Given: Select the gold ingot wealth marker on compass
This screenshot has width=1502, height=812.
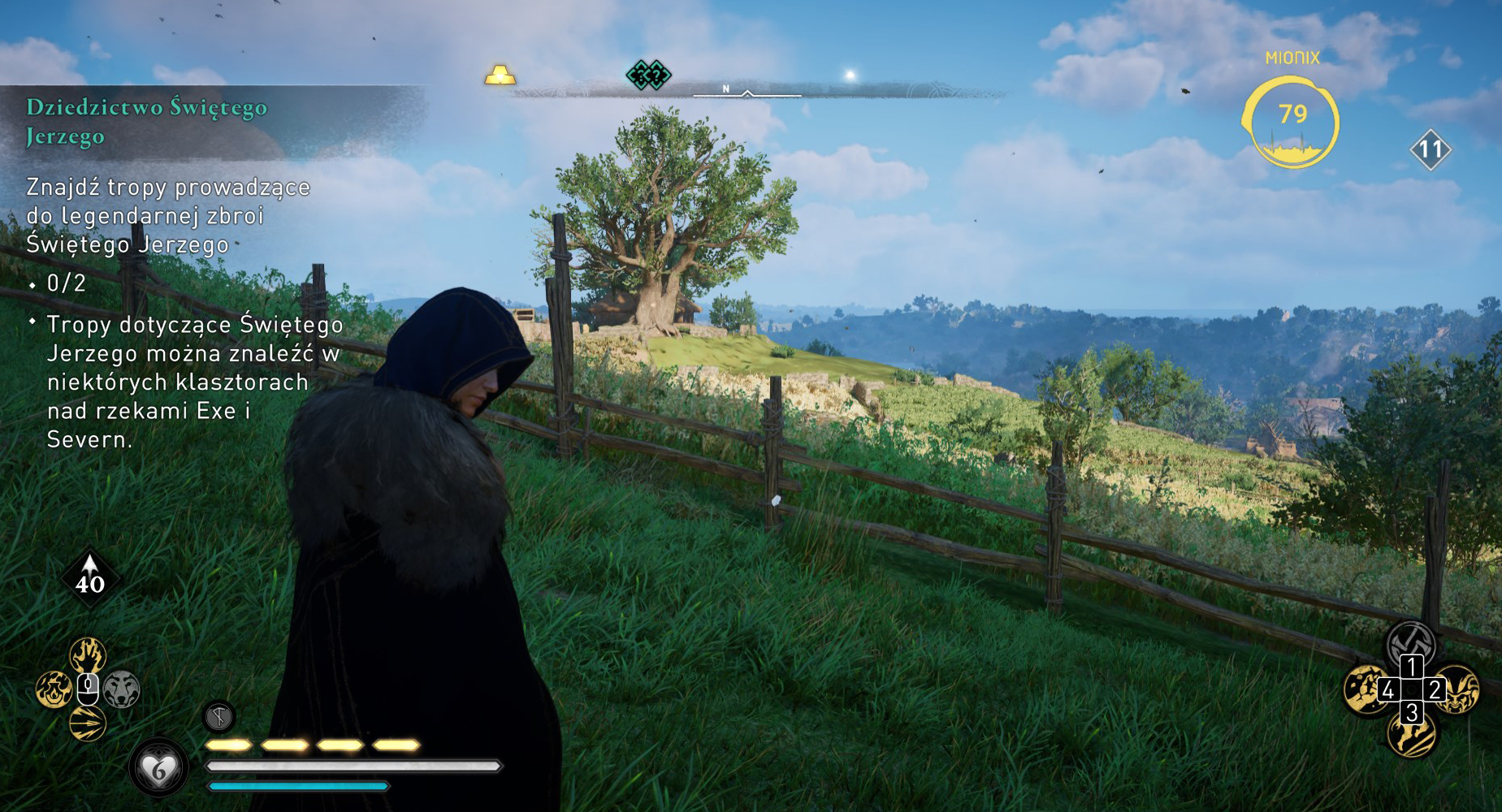Looking at the screenshot, I should (x=500, y=76).
